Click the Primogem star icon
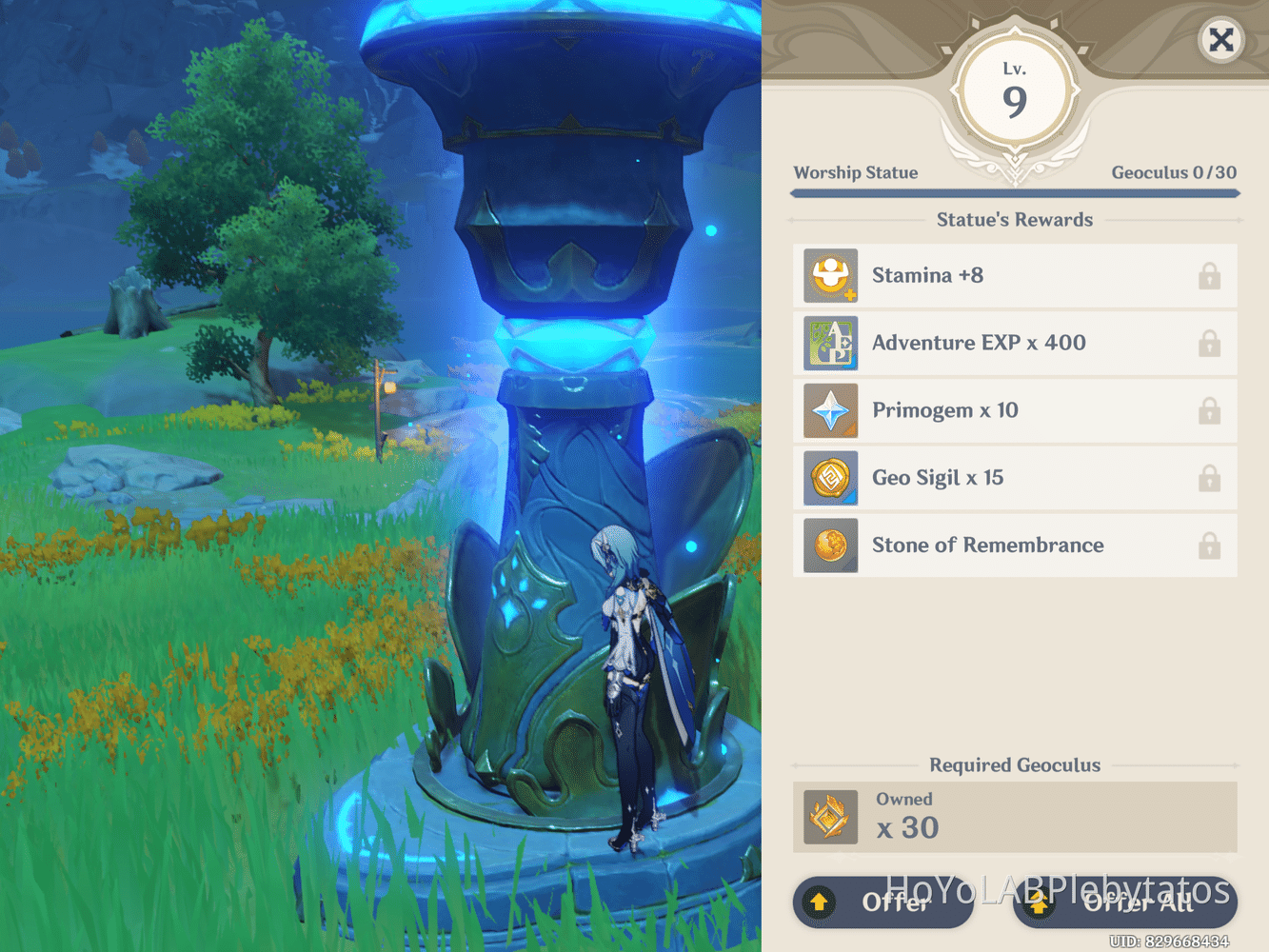The image size is (1269, 952). (x=829, y=410)
